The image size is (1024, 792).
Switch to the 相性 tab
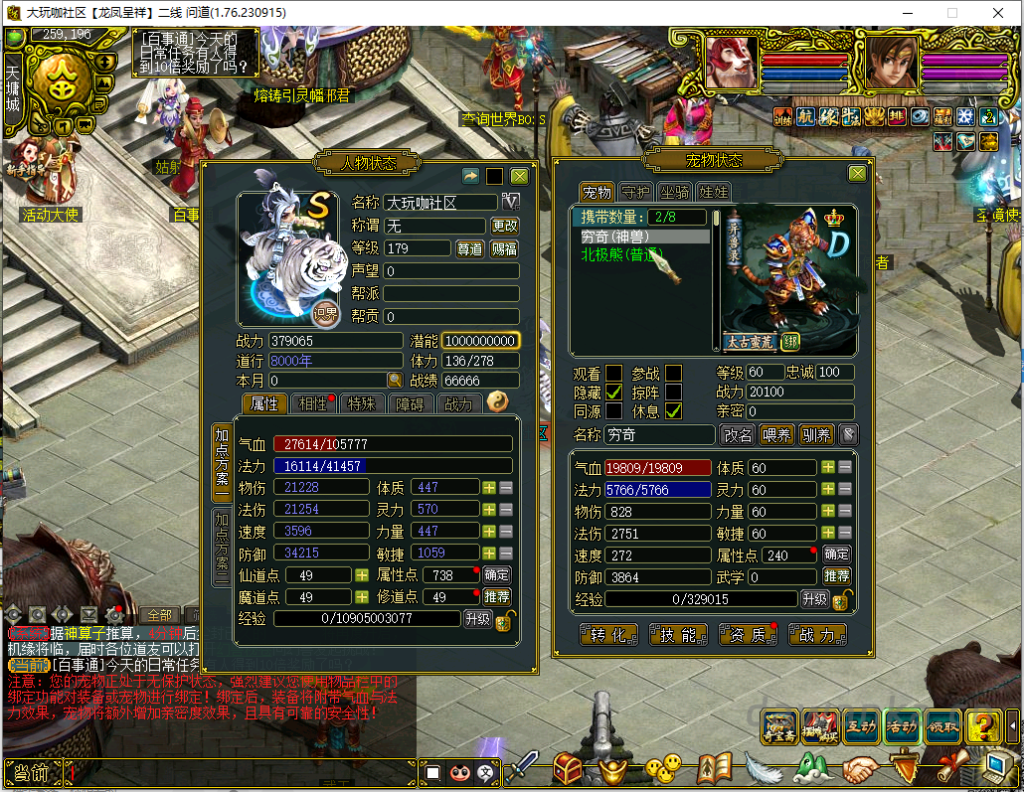click(313, 403)
